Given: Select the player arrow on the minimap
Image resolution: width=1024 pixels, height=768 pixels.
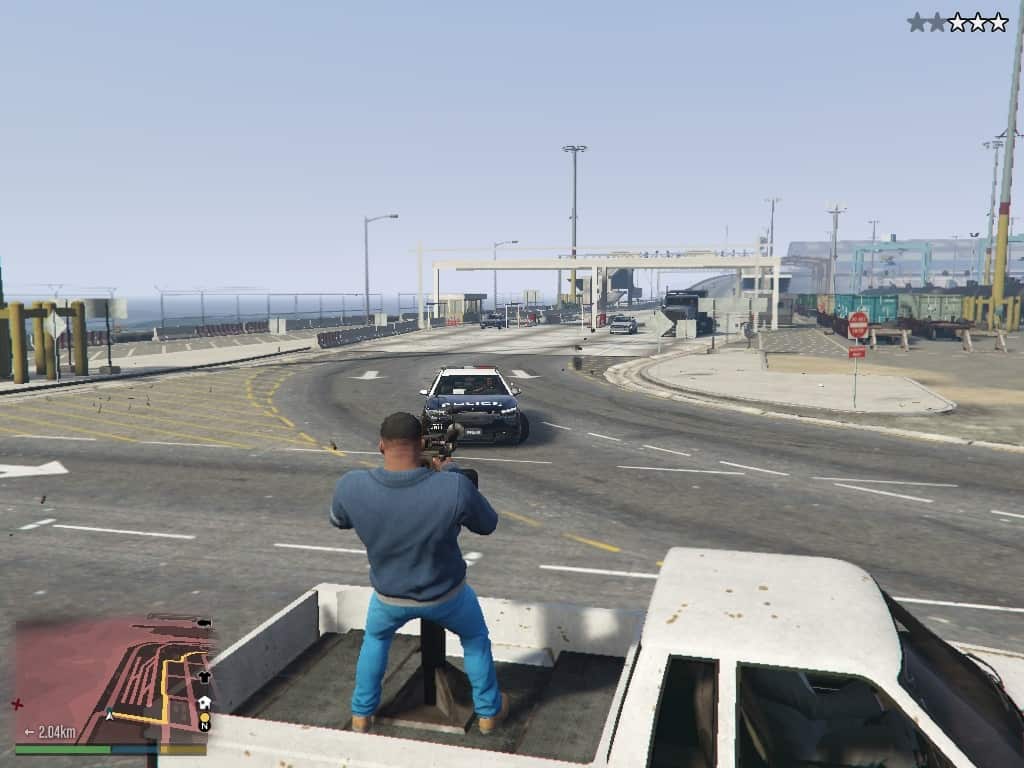Looking at the screenshot, I should point(109,715).
